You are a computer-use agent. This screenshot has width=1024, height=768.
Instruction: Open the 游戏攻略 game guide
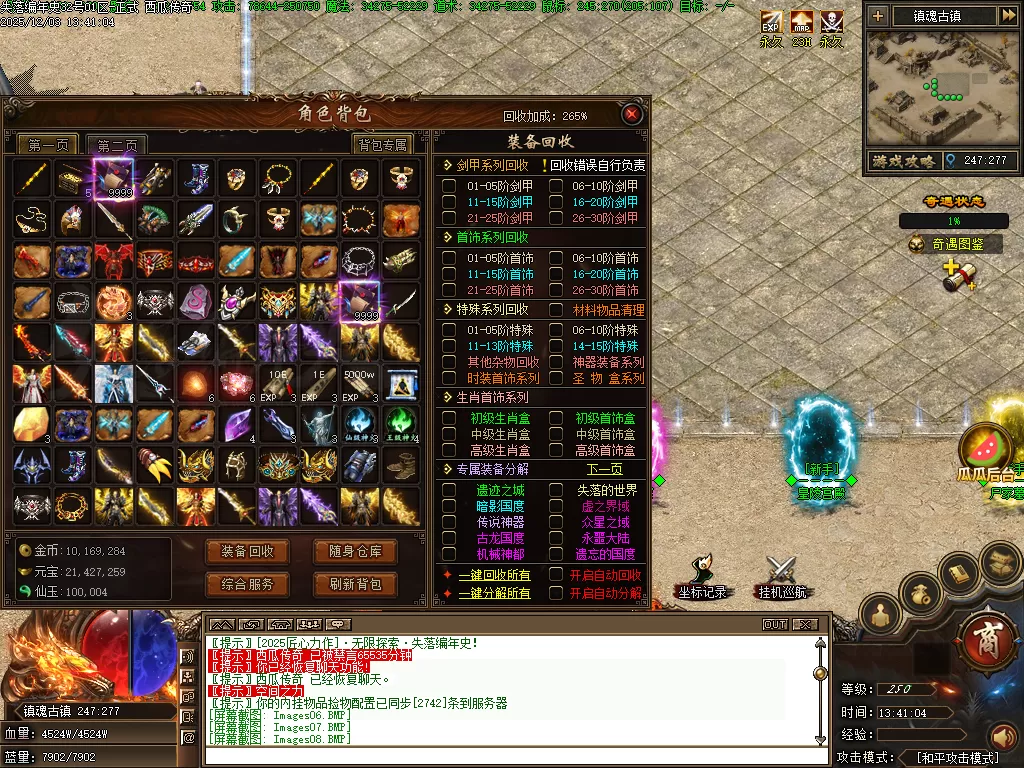click(x=903, y=160)
